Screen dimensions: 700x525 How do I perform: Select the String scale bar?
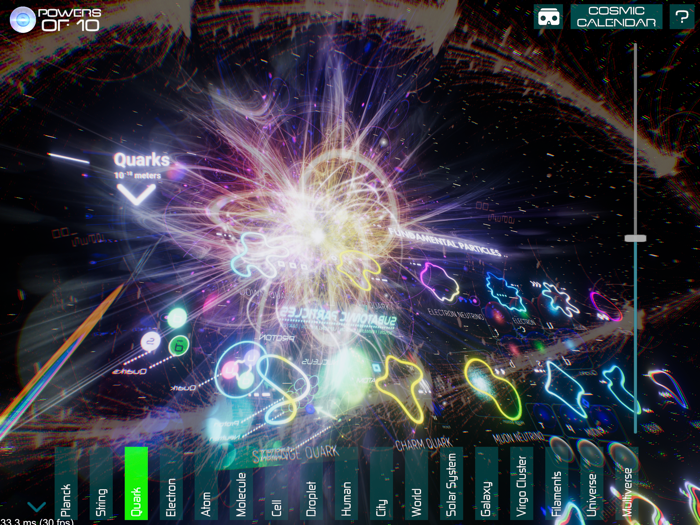[101, 484]
